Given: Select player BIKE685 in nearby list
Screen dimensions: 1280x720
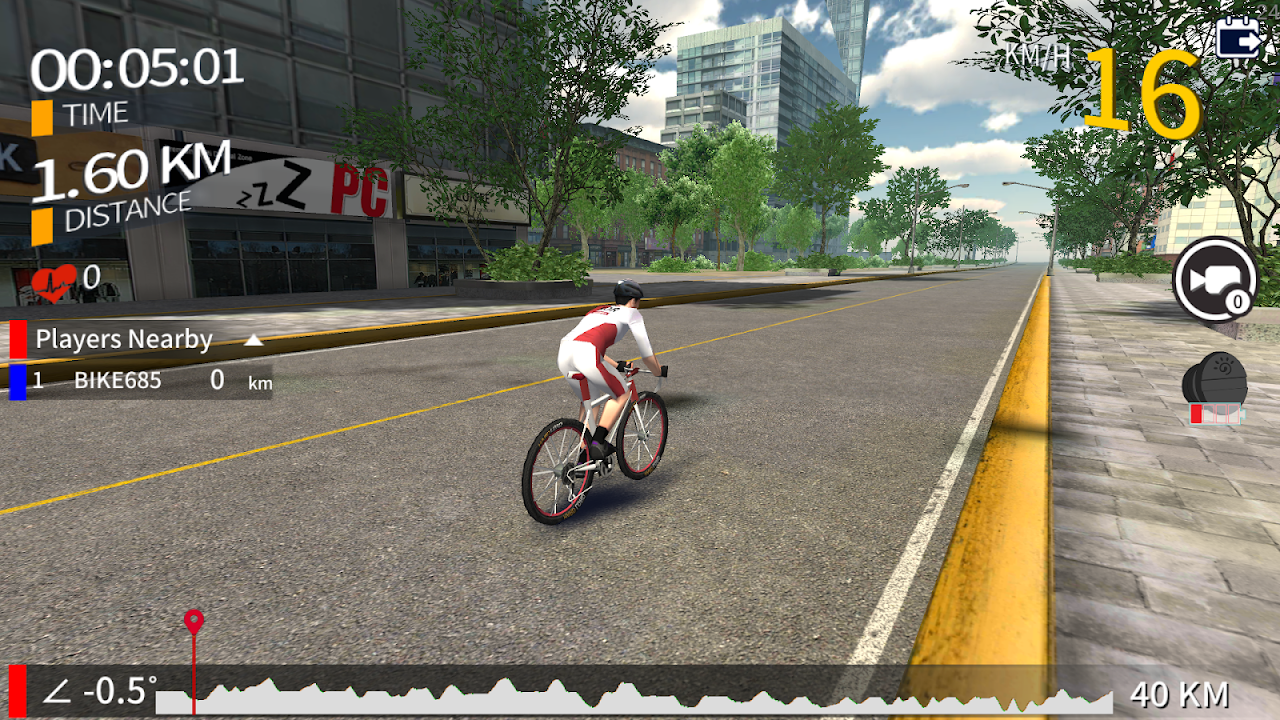Looking at the screenshot, I should coord(118,381).
